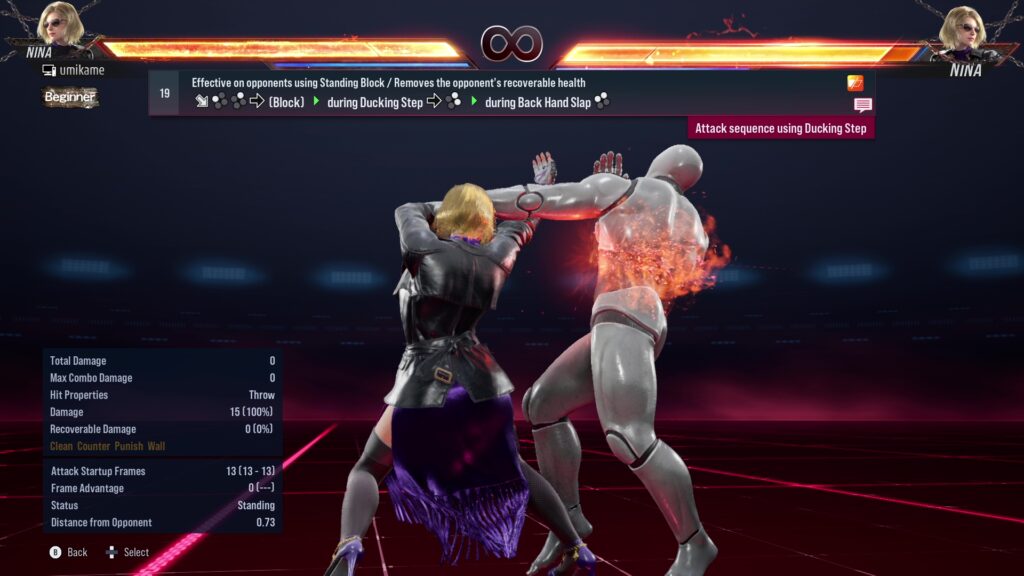Image resolution: width=1024 pixels, height=576 pixels.
Task: Click the Beginner rank badge
Action: 70,97
